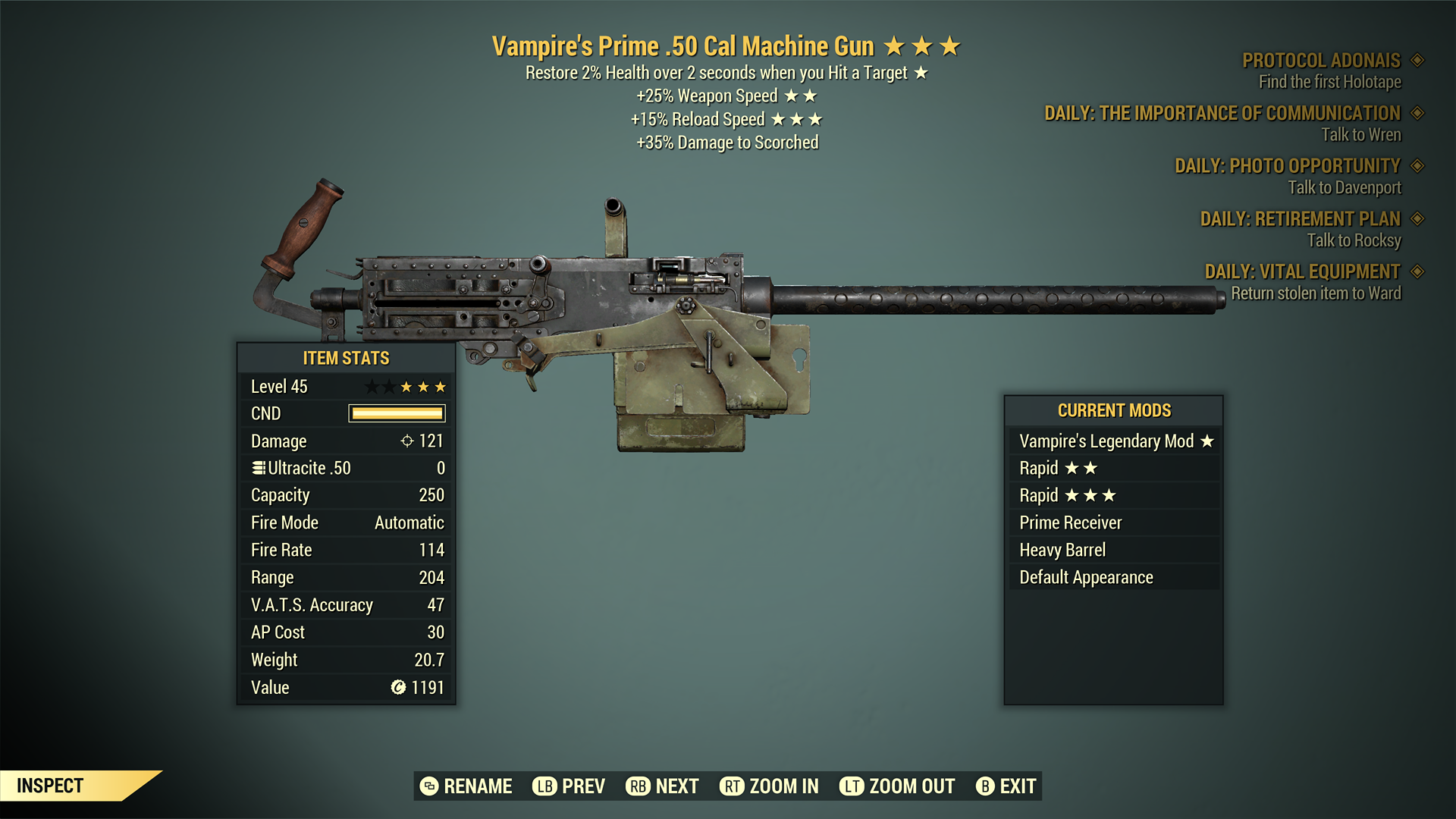1456x819 pixels.
Task: Click the B button icon for Exit
Action: click(x=986, y=786)
